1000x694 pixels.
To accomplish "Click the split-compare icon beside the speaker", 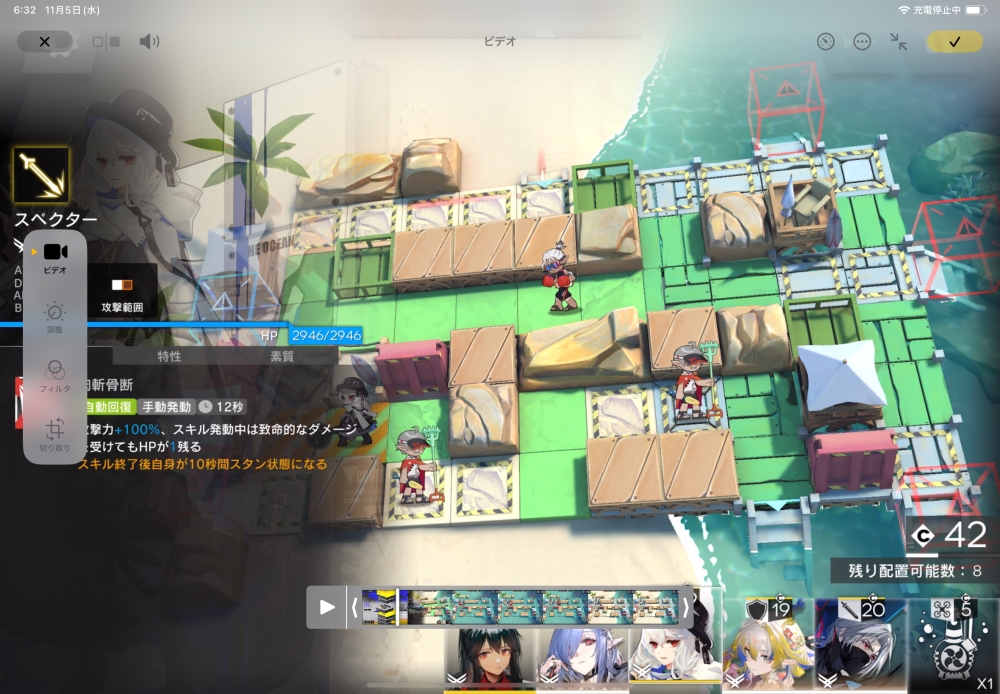I will [106, 42].
